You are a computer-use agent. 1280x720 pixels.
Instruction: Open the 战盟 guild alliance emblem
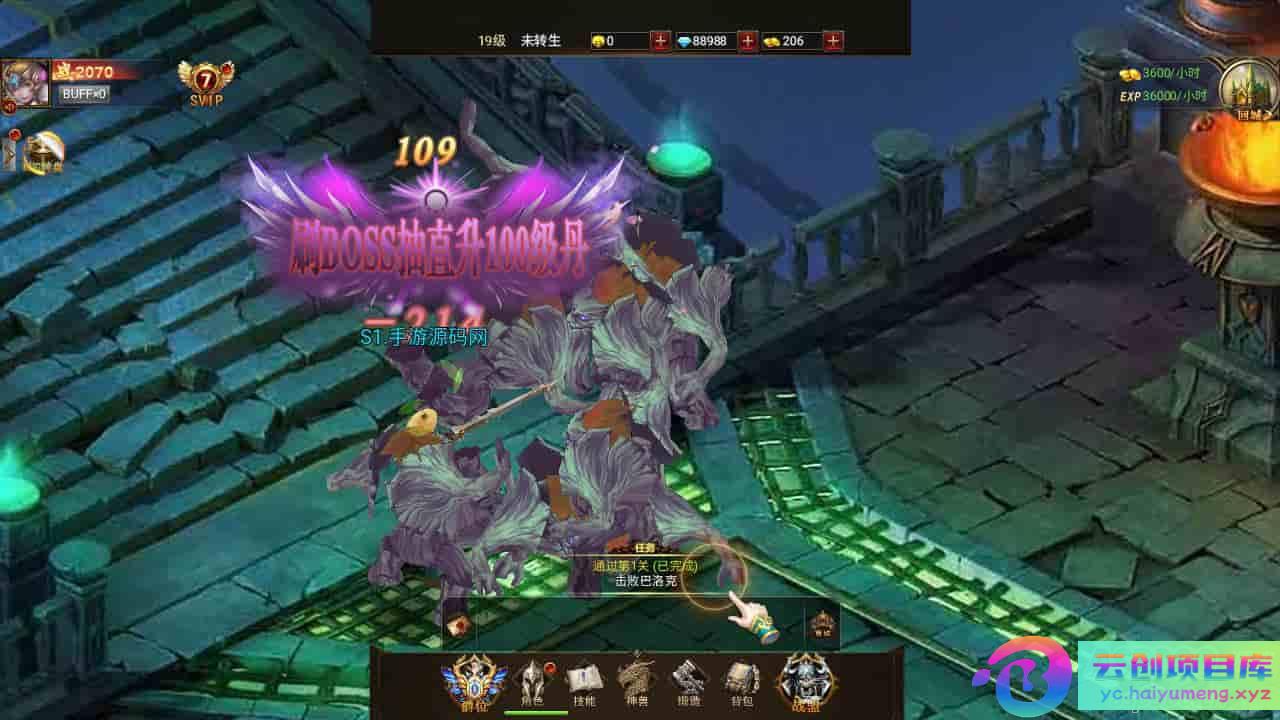pos(804,682)
